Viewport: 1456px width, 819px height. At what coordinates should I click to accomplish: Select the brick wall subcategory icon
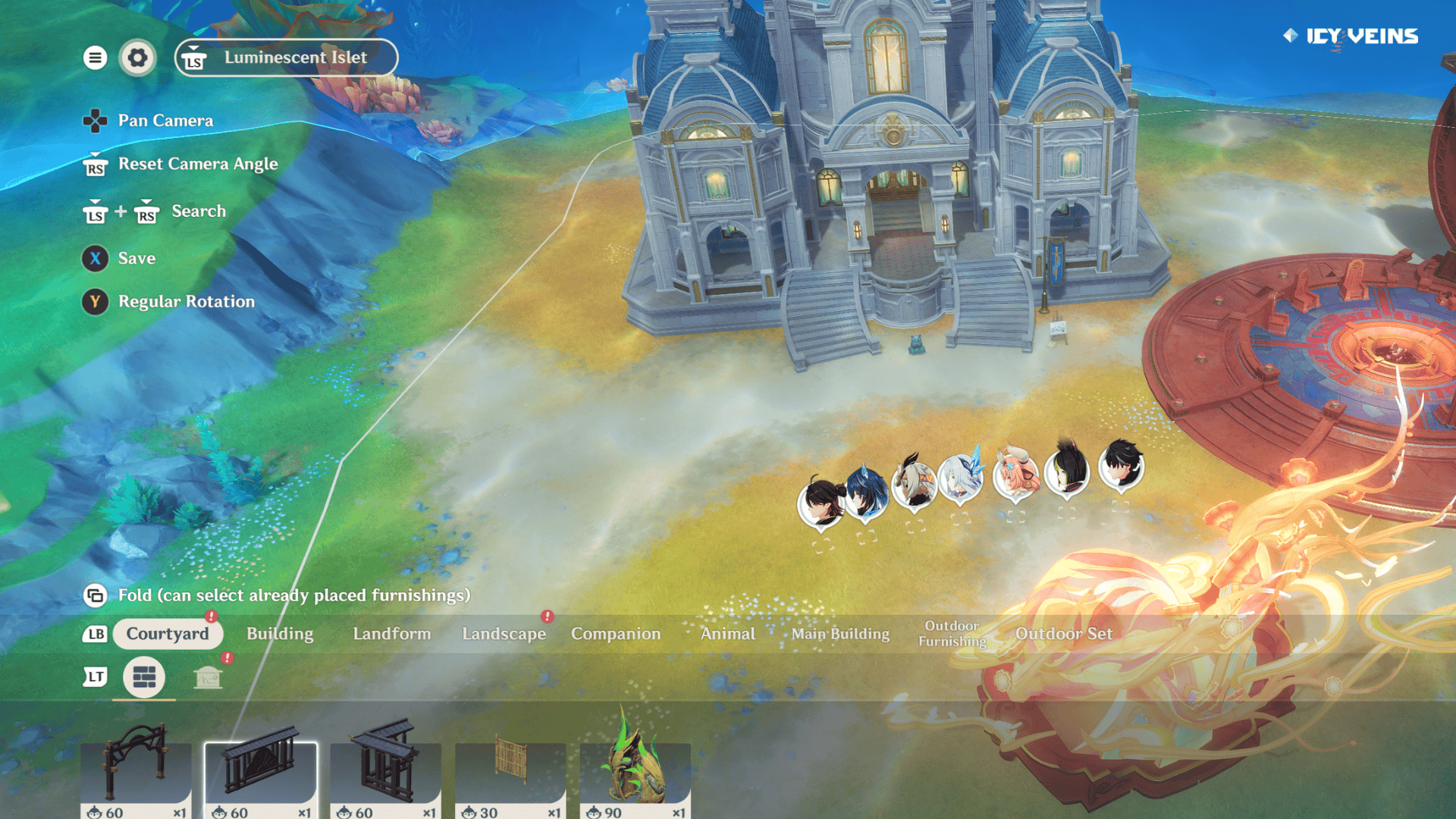[144, 676]
